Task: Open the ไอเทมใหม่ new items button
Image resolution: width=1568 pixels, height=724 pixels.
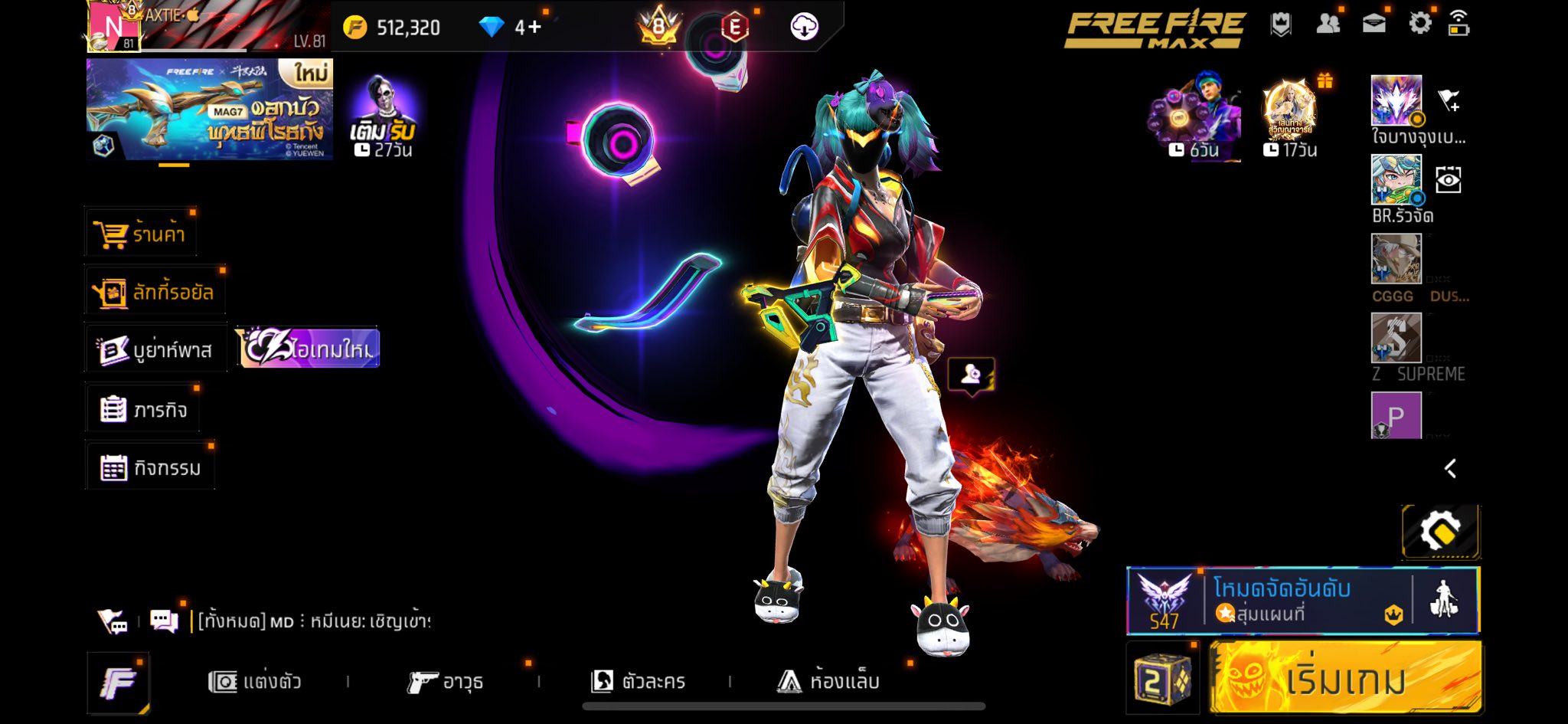Action: (308, 349)
